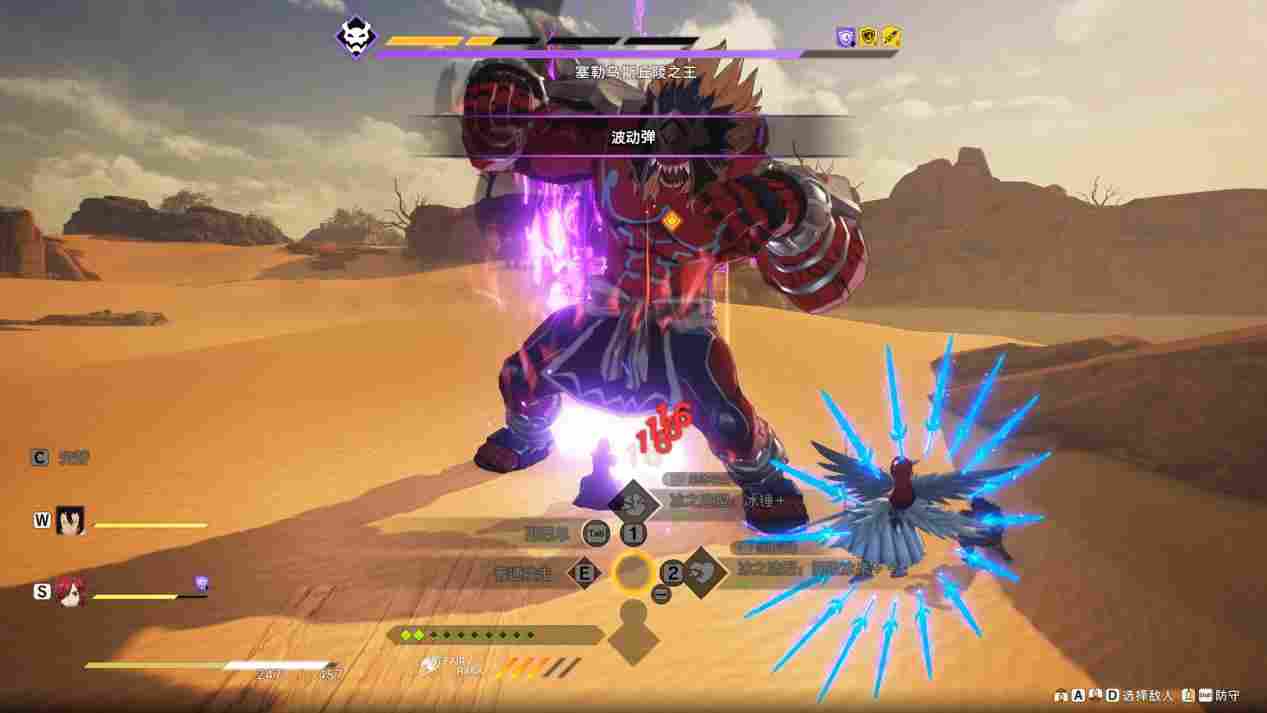The height and width of the screenshot is (713, 1267).
Task: Inspect the yellow shield status icon on boss
Action: [869, 37]
